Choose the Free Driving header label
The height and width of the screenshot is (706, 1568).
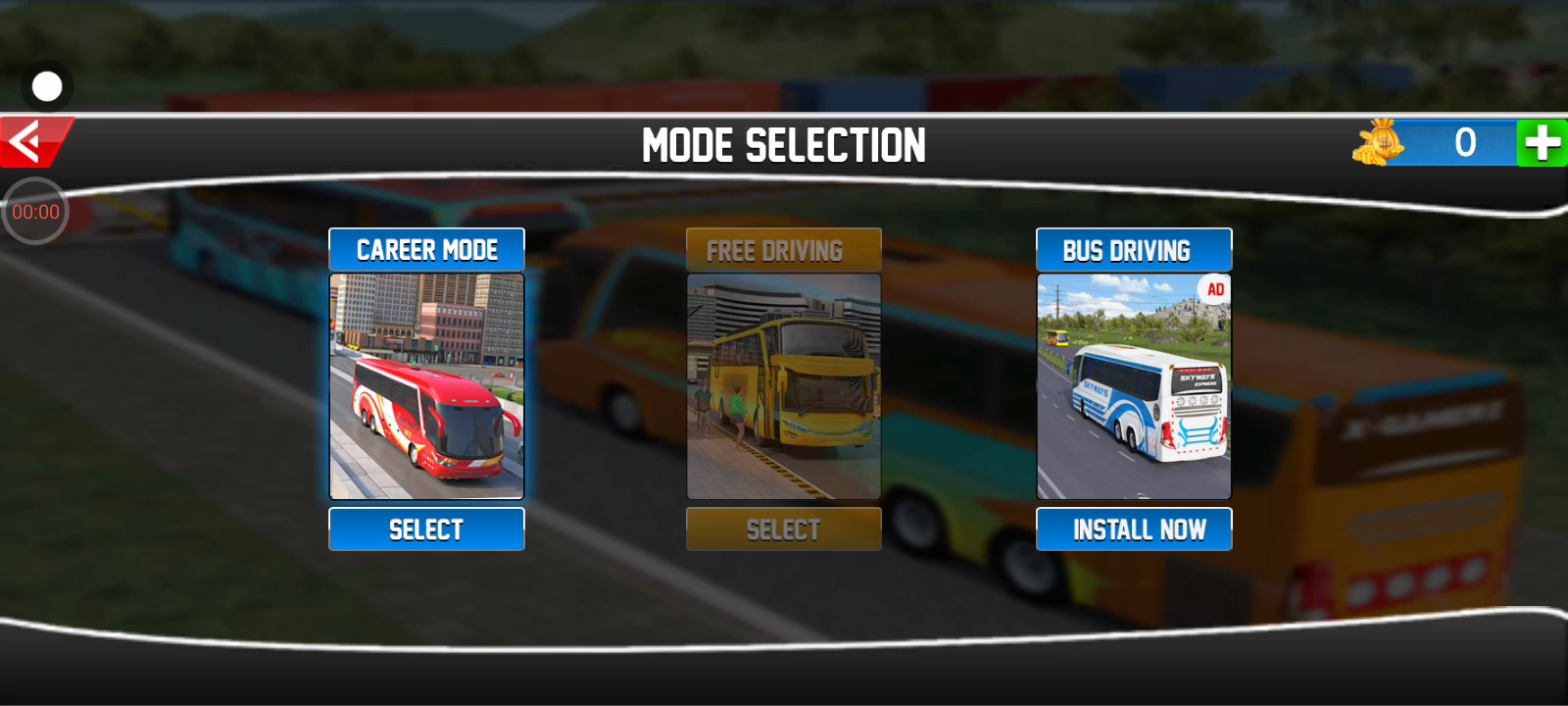(783, 250)
